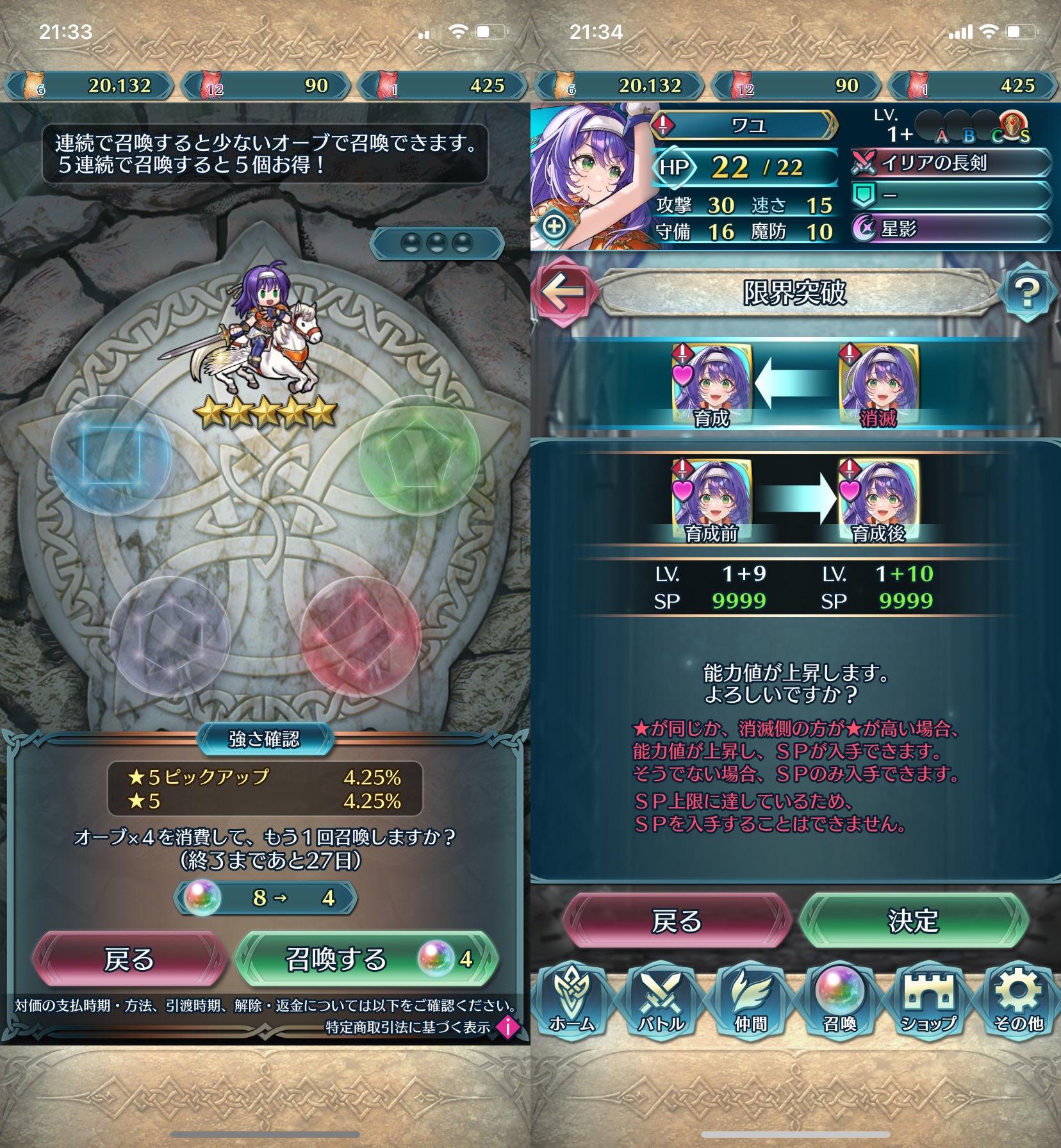Open the pink info icon for 特定商取引法
Image resolution: width=1061 pixels, height=1148 pixels.
coord(508,1027)
